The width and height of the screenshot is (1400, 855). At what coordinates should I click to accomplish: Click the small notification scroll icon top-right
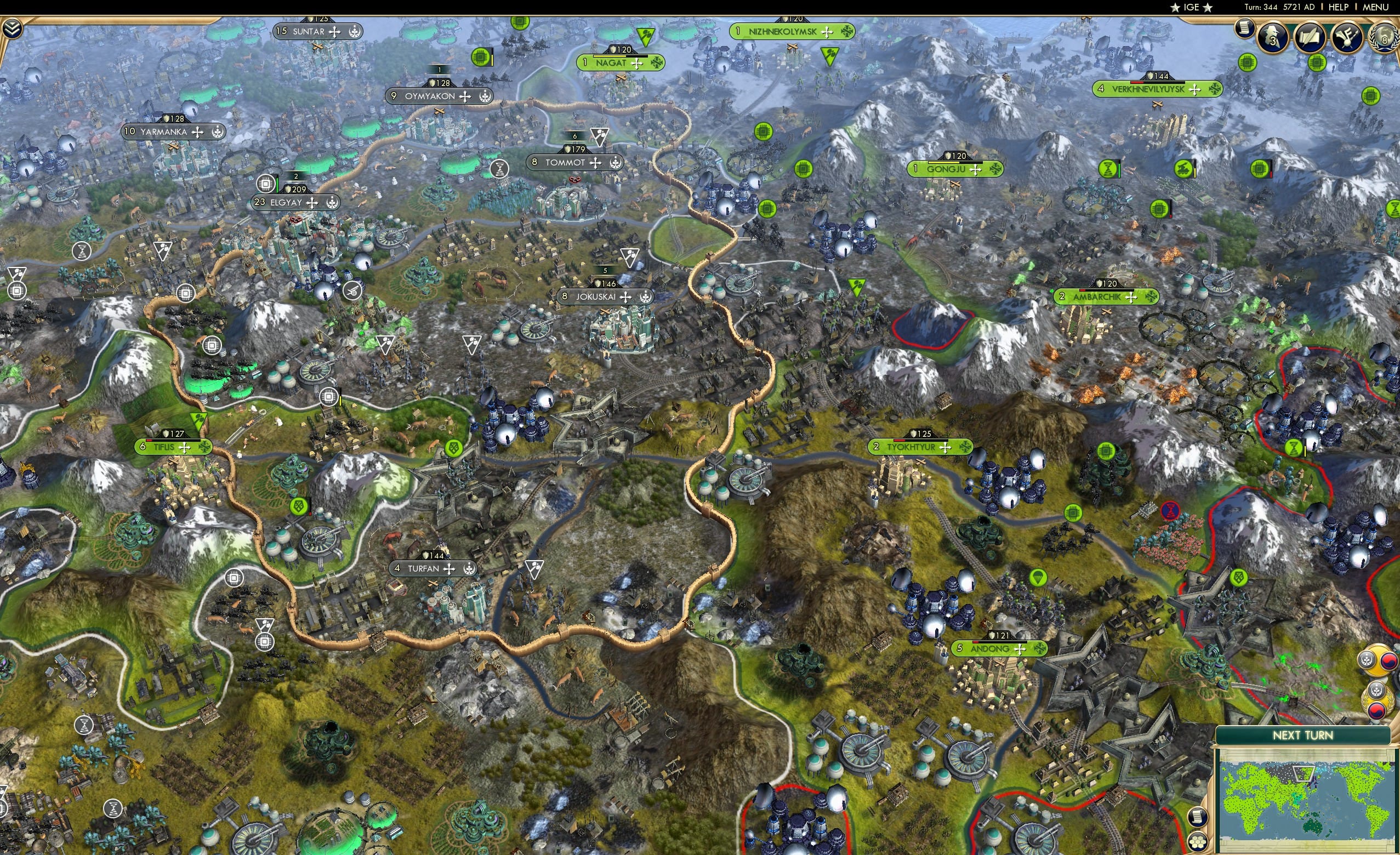click(1244, 27)
